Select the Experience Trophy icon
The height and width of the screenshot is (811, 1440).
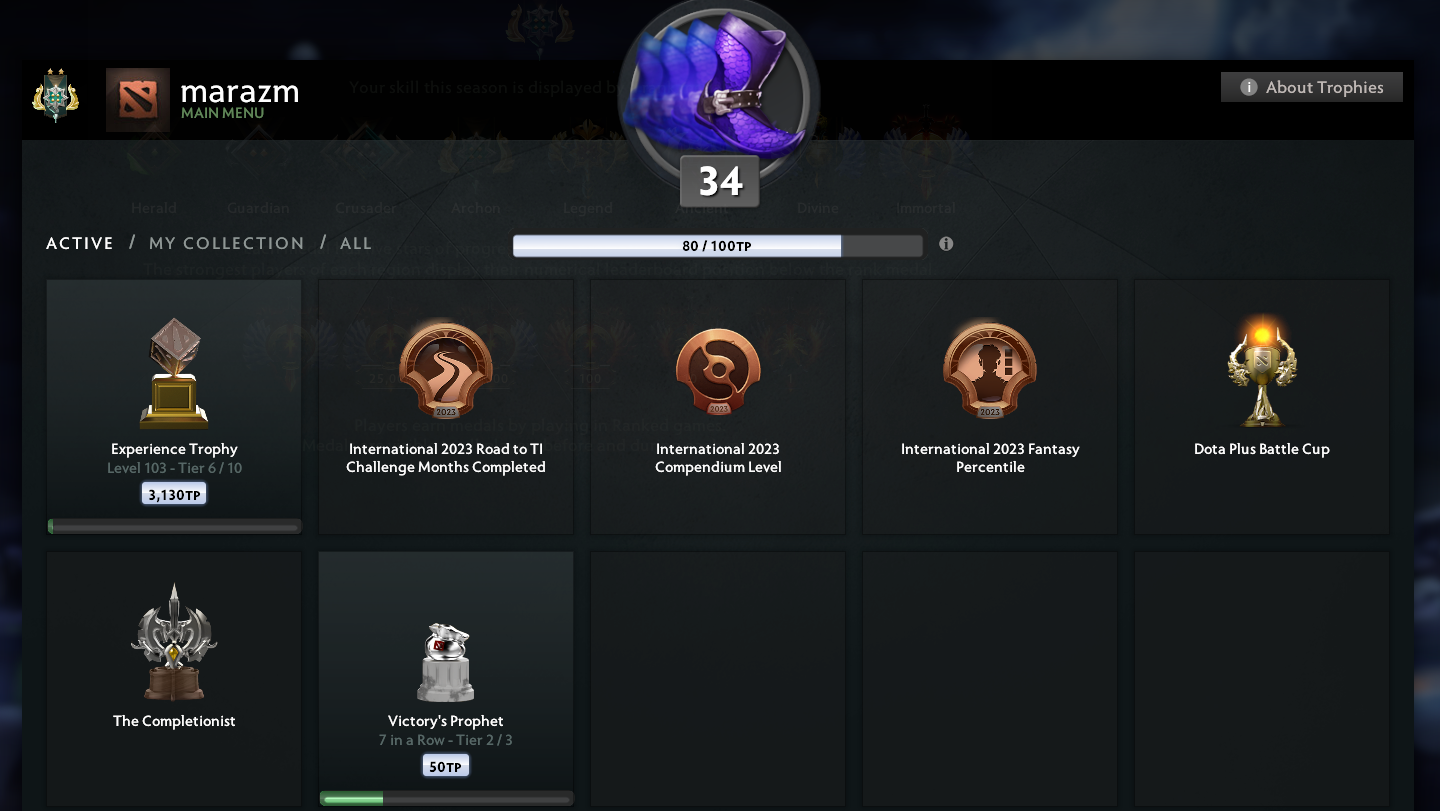(x=173, y=370)
